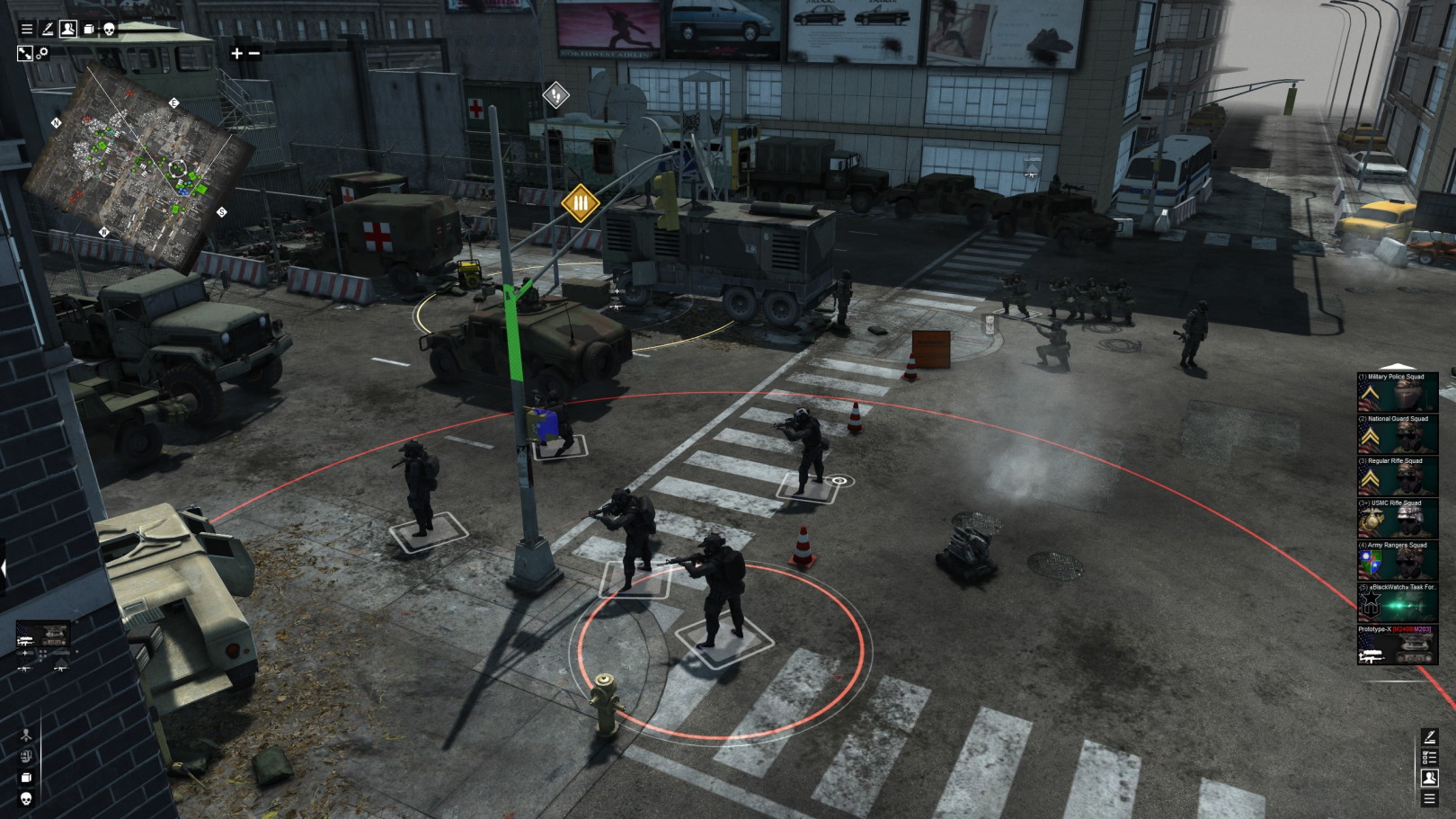Choose the BlackWatch Task Force card
This screenshot has height=819, width=1456.
(x=1397, y=603)
